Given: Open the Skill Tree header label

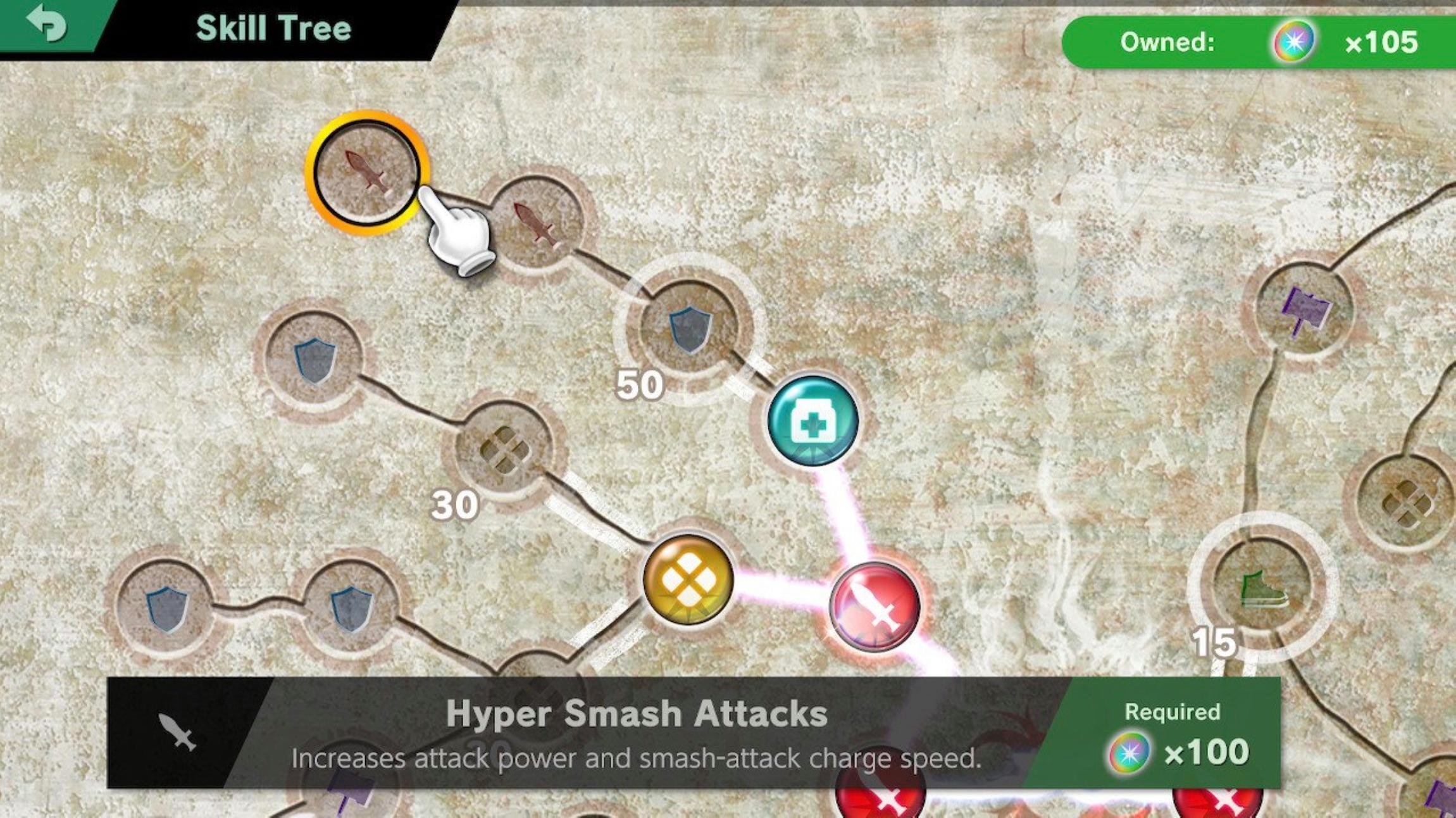Looking at the screenshot, I should click(x=272, y=27).
